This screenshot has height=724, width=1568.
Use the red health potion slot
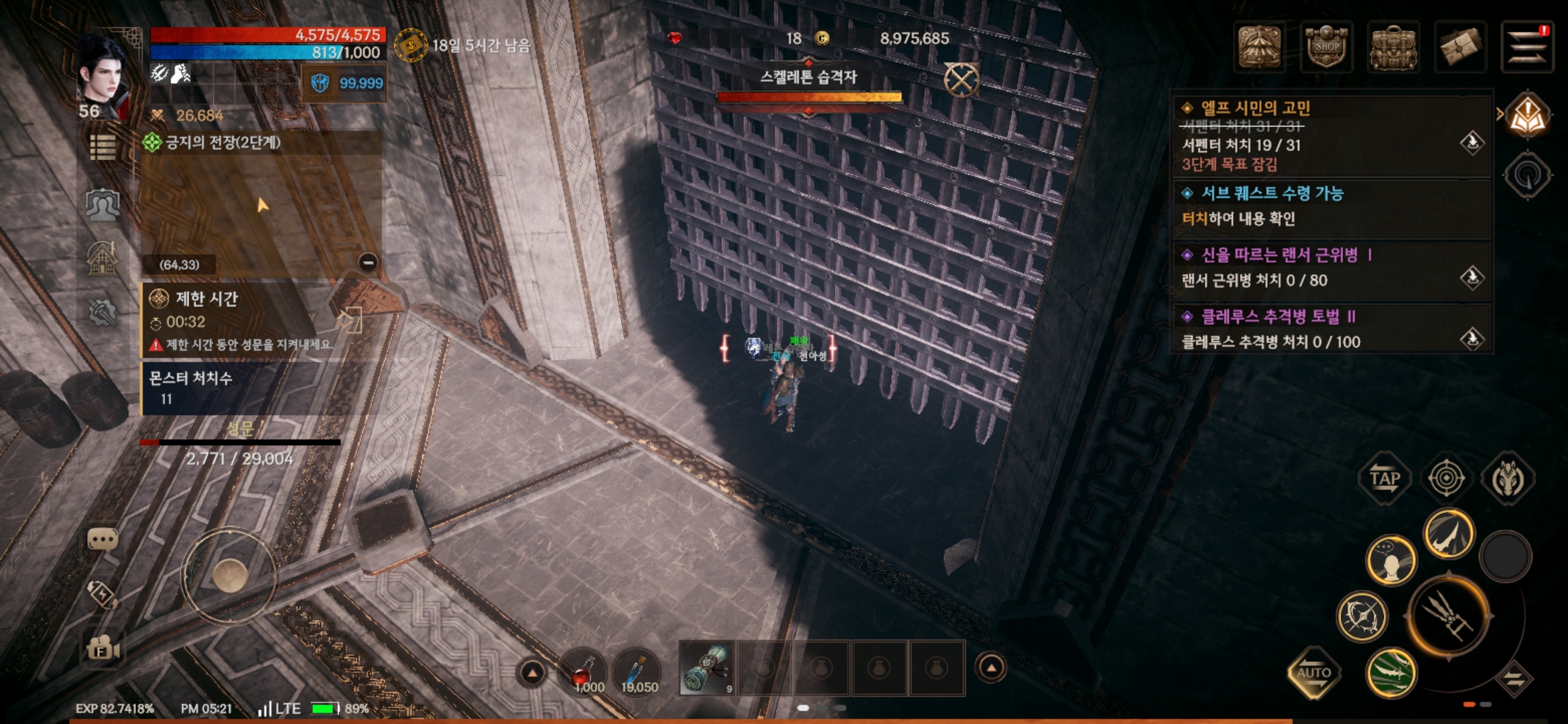(583, 670)
